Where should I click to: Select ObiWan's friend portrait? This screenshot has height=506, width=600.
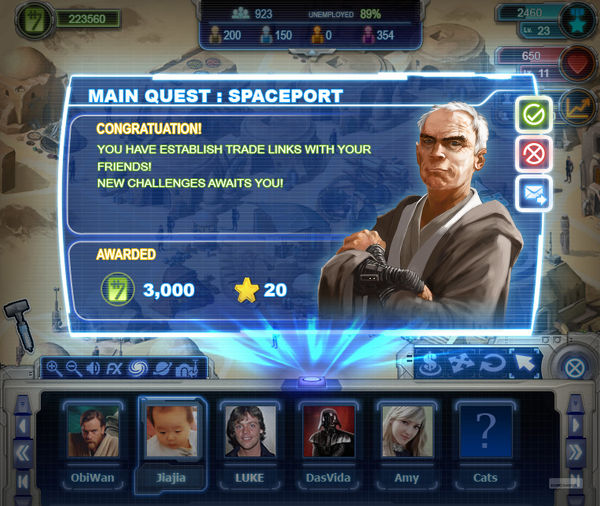[x=93, y=433]
